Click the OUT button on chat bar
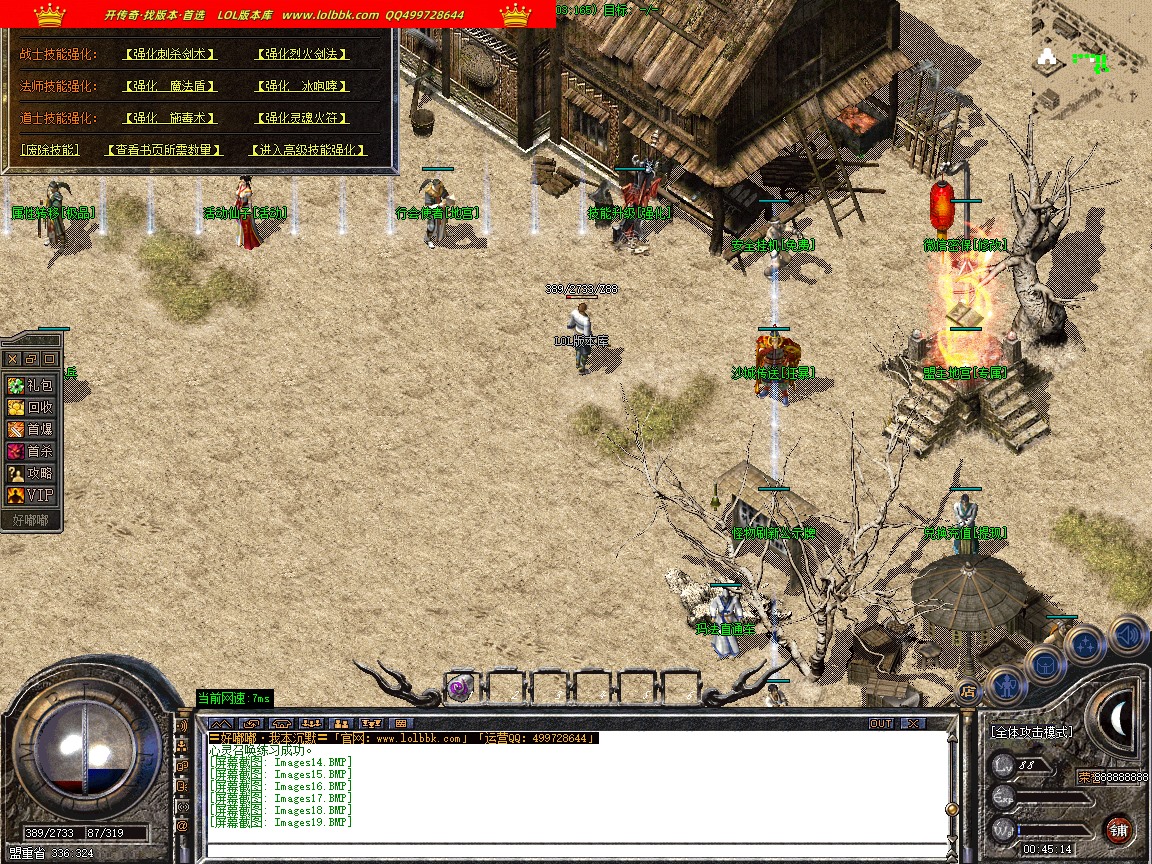 [x=881, y=723]
